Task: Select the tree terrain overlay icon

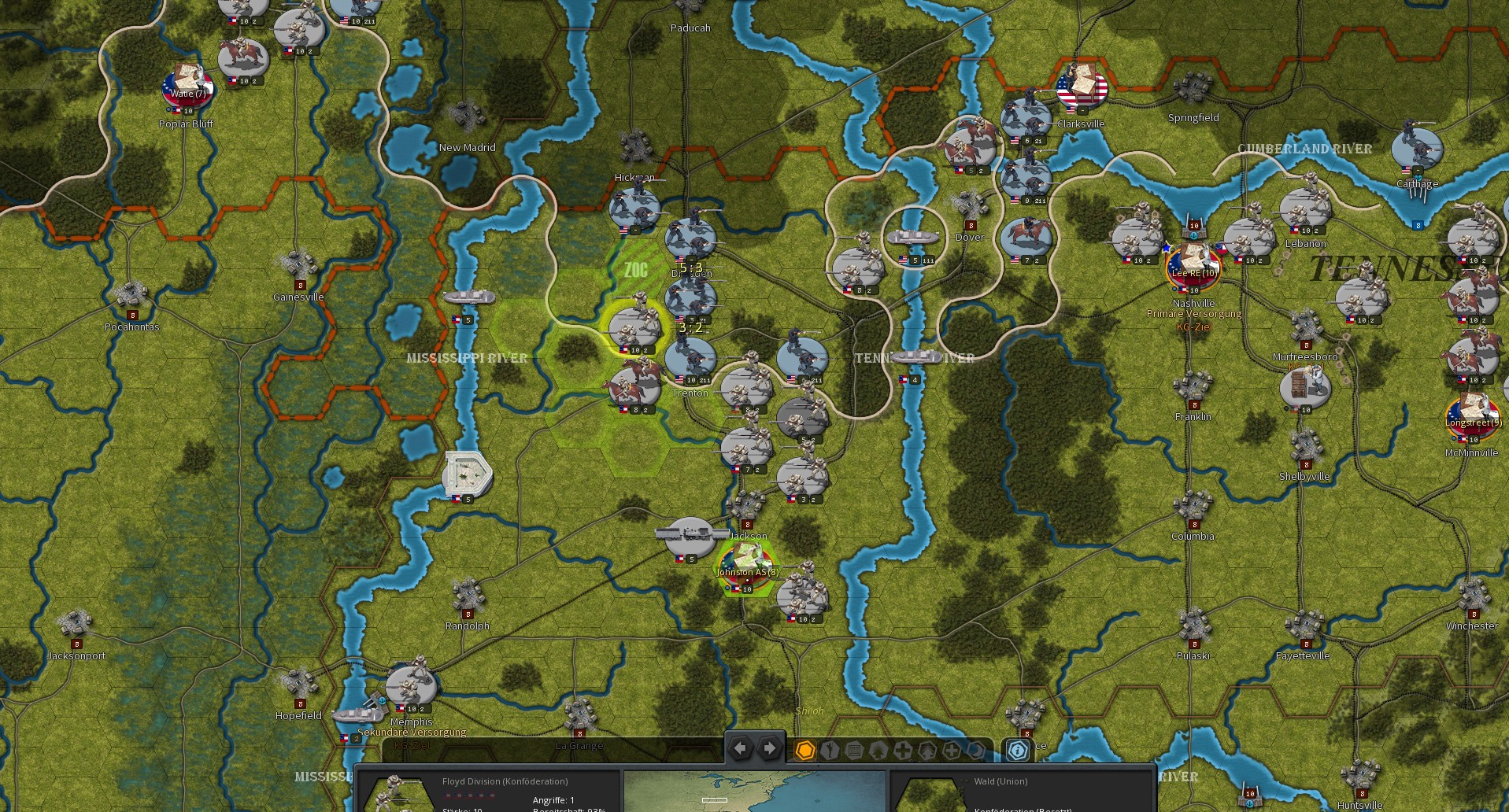Action: coord(879,751)
